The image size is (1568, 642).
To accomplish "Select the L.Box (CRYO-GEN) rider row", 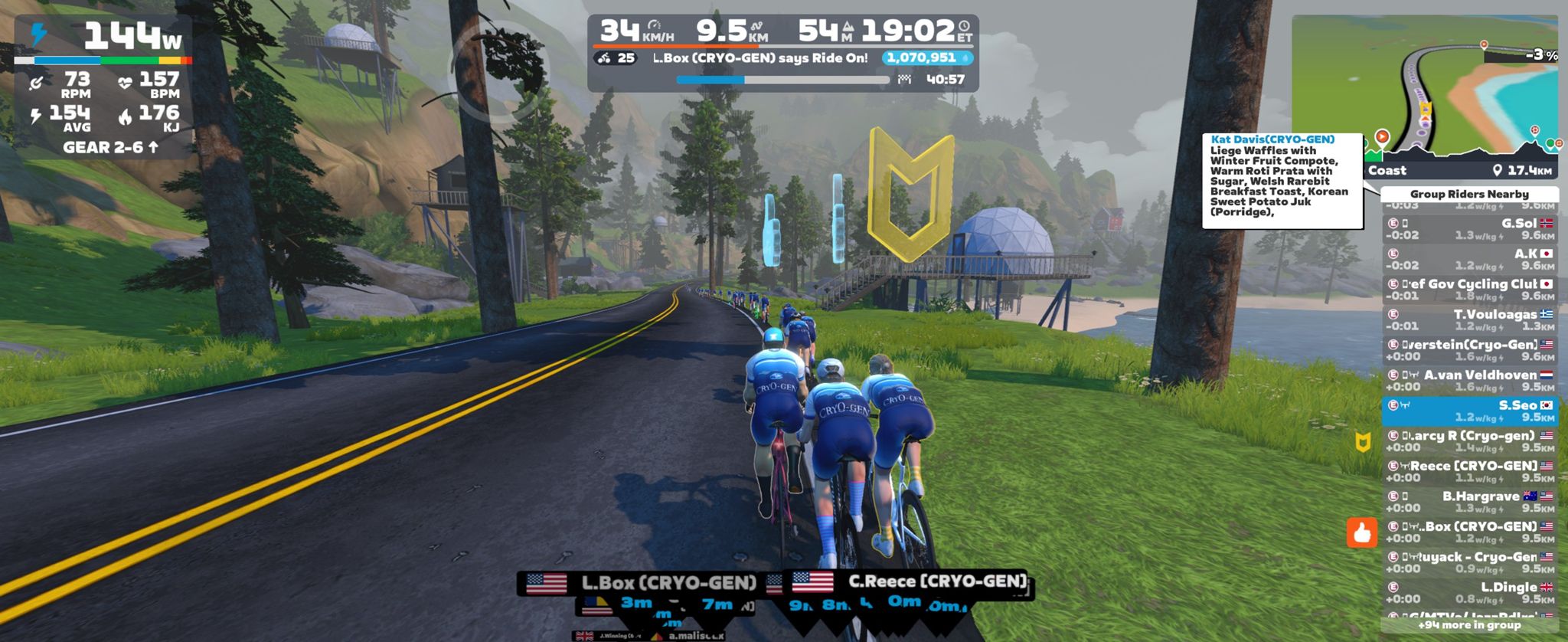I will 1469,532.
